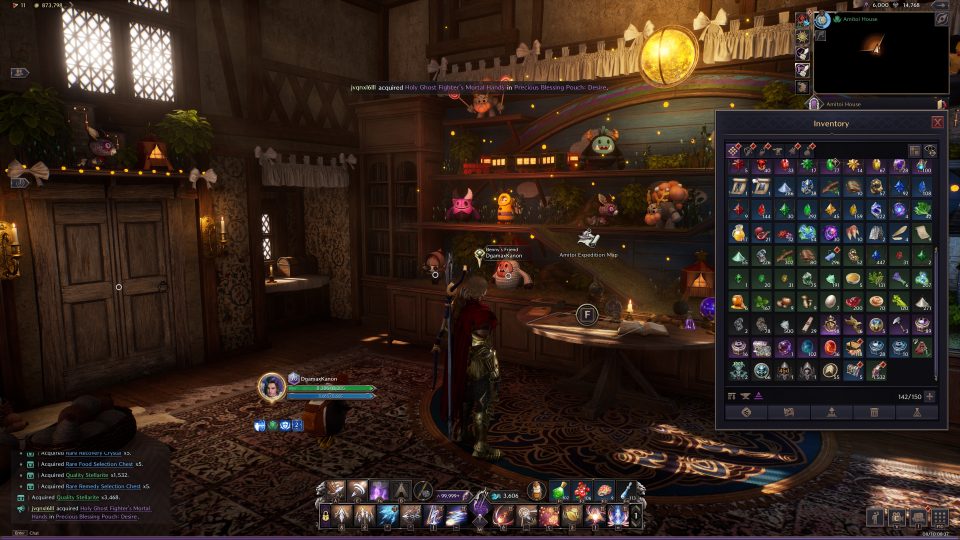The width and height of the screenshot is (960, 540).
Task: Click the alchemy flask button in Inventory footer
Action: click(x=917, y=412)
